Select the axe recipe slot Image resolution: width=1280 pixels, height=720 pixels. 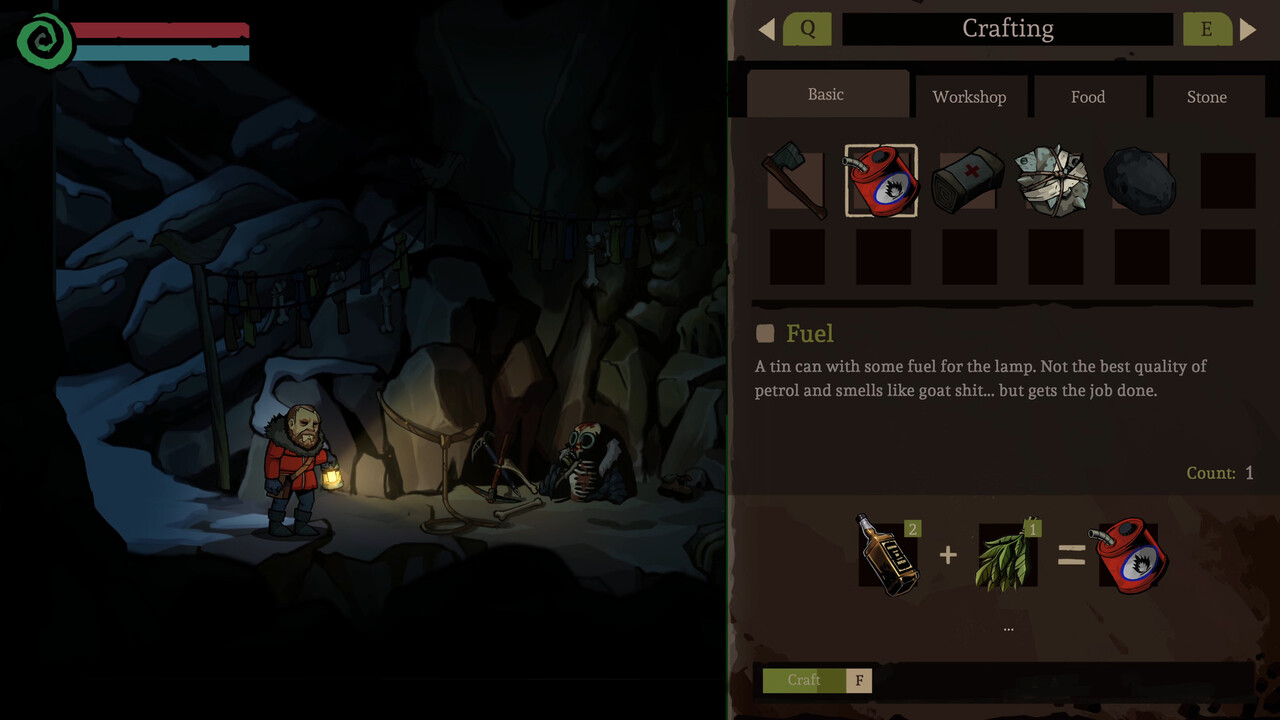pos(796,180)
